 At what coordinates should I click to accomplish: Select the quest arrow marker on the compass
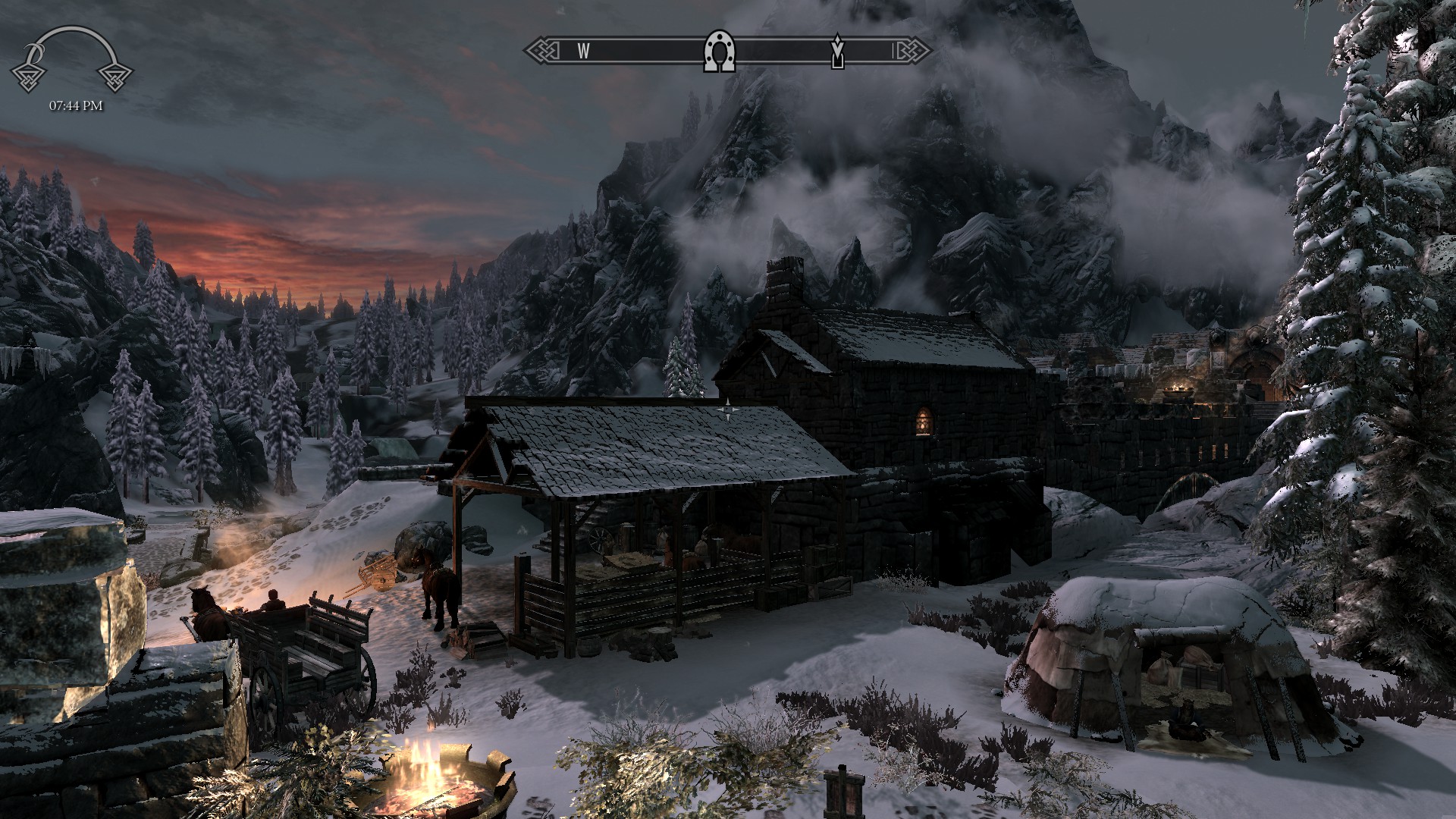(x=837, y=51)
